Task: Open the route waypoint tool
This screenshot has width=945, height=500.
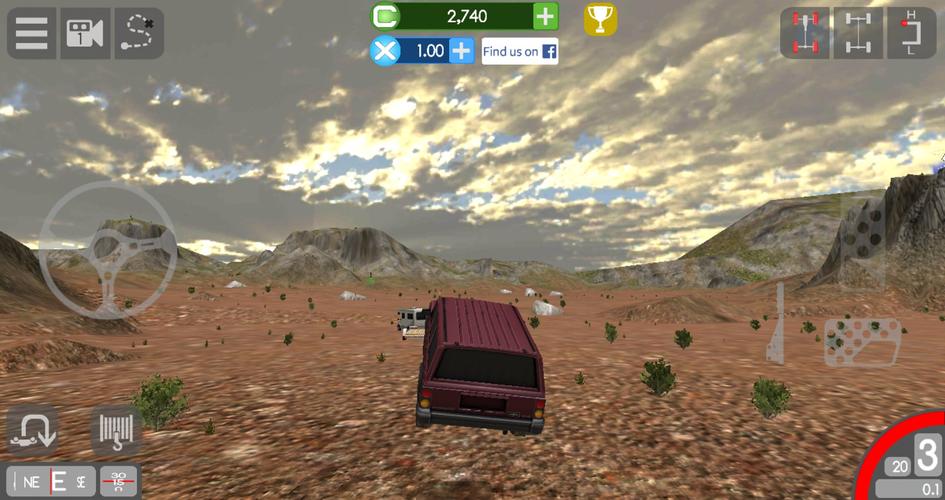Action: 139,33
